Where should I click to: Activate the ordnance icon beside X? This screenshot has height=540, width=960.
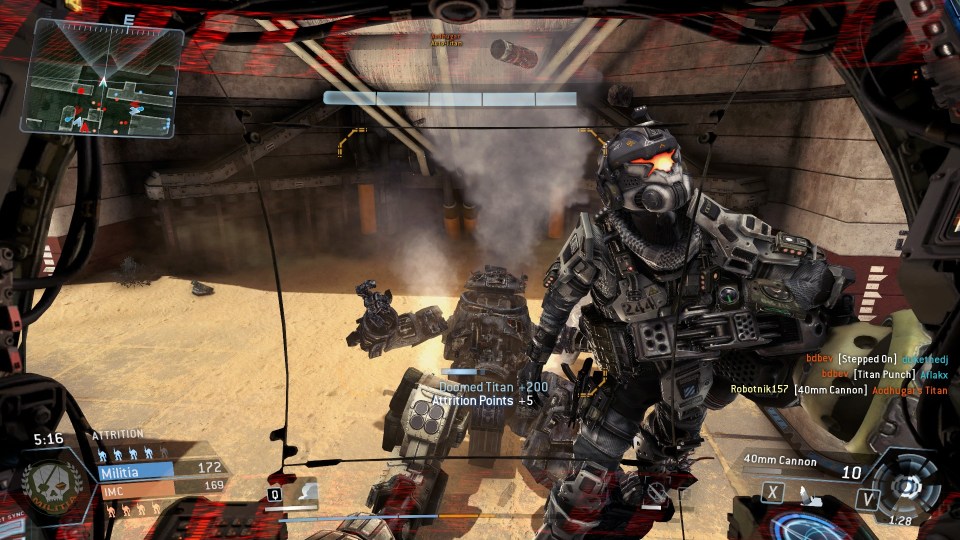coord(806,493)
